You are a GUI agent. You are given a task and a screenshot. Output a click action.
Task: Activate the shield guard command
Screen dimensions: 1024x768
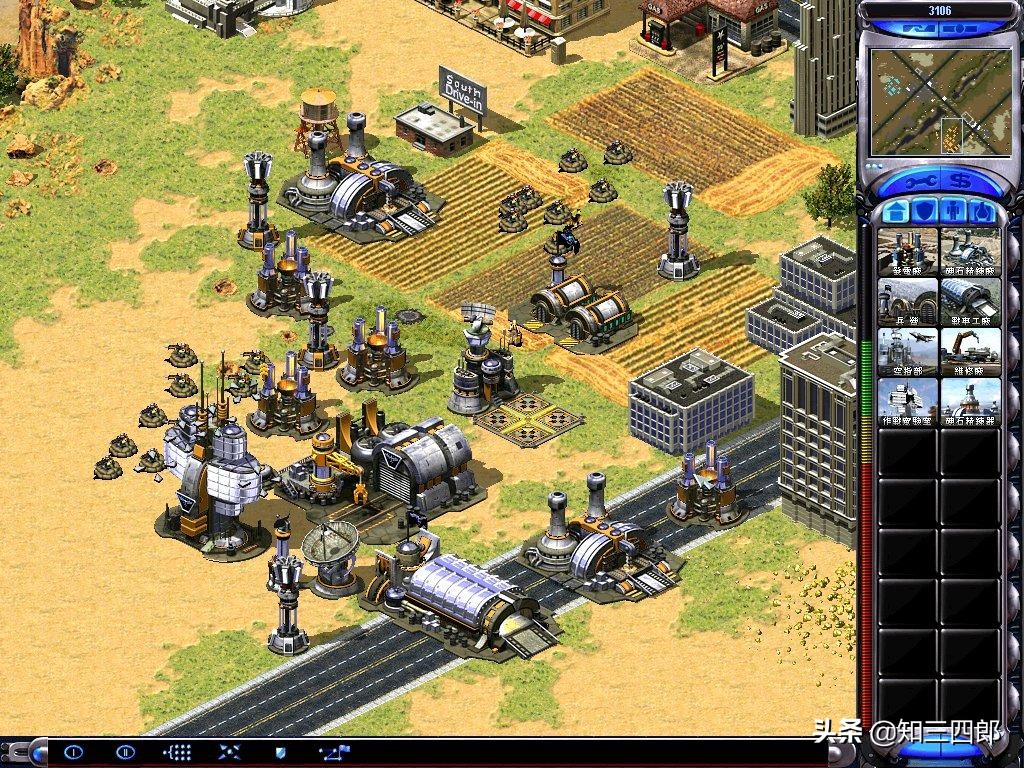click(280, 751)
